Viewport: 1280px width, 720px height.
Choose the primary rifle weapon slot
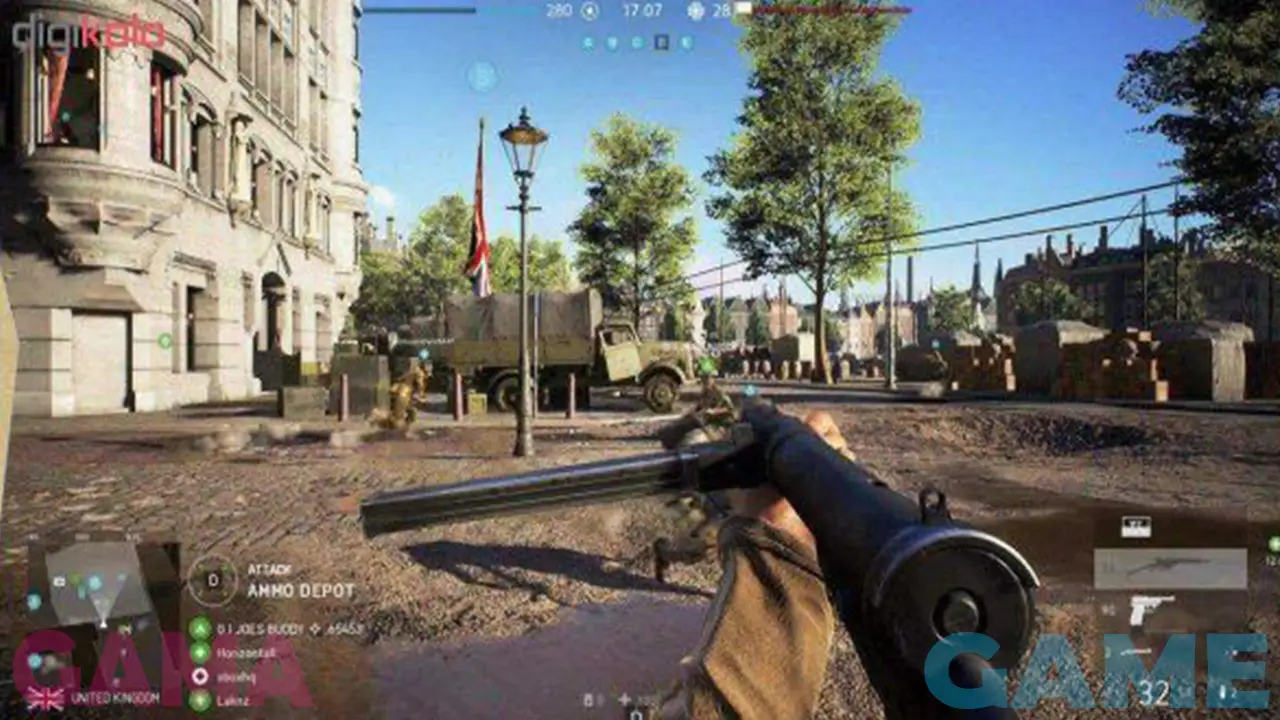[1169, 568]
